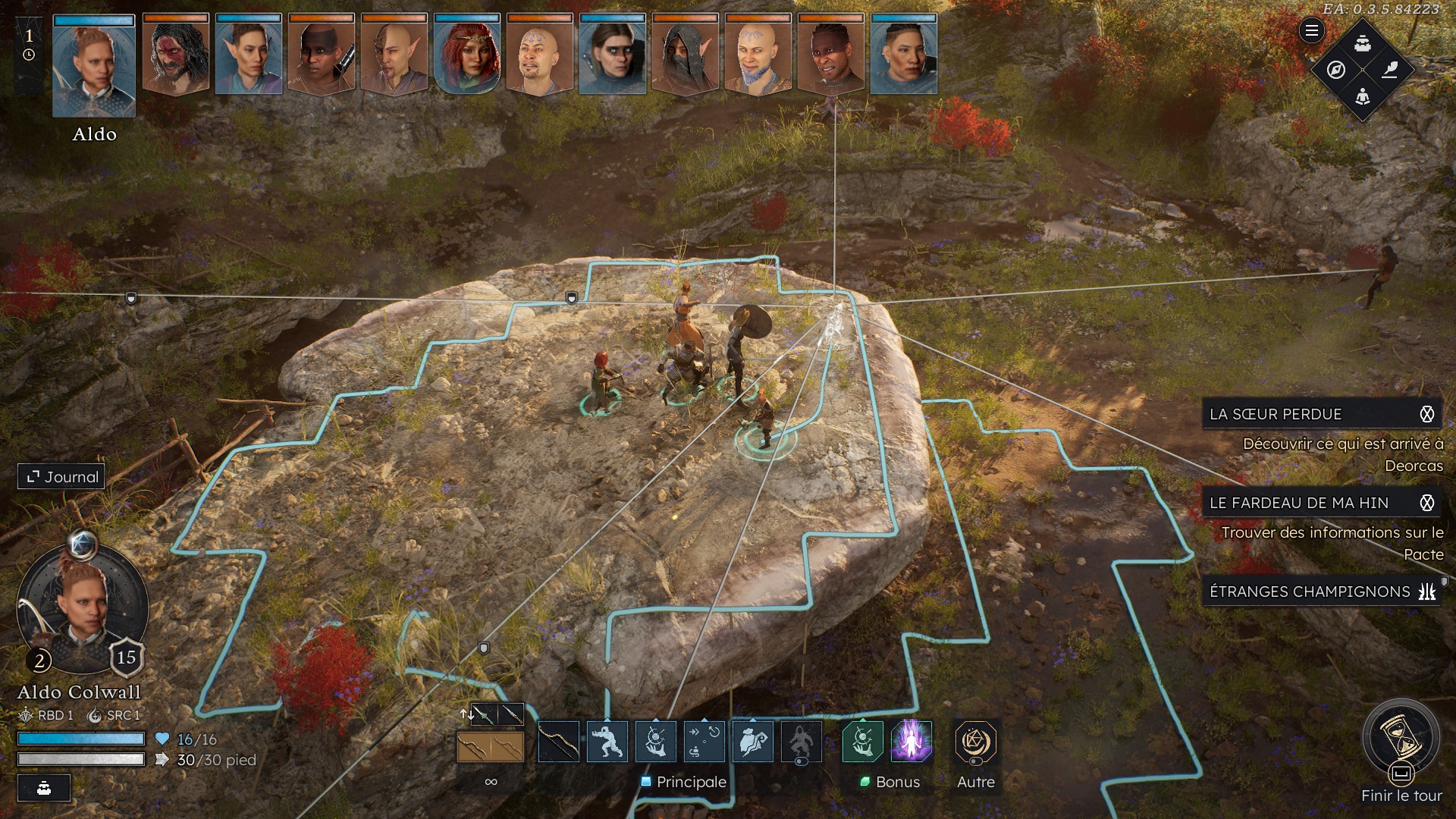Image resolution: width=1456 pixels, height=819 pixels.
Task: Expand the Journal panel
Action: tap(62, 477)
